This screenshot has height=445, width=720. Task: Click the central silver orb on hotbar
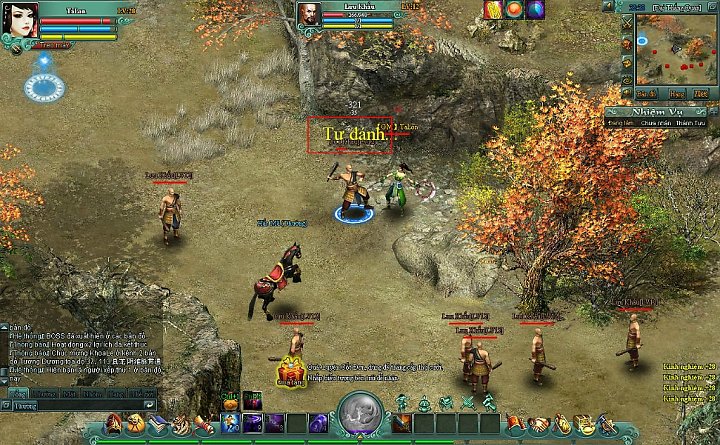coord(359,412)
